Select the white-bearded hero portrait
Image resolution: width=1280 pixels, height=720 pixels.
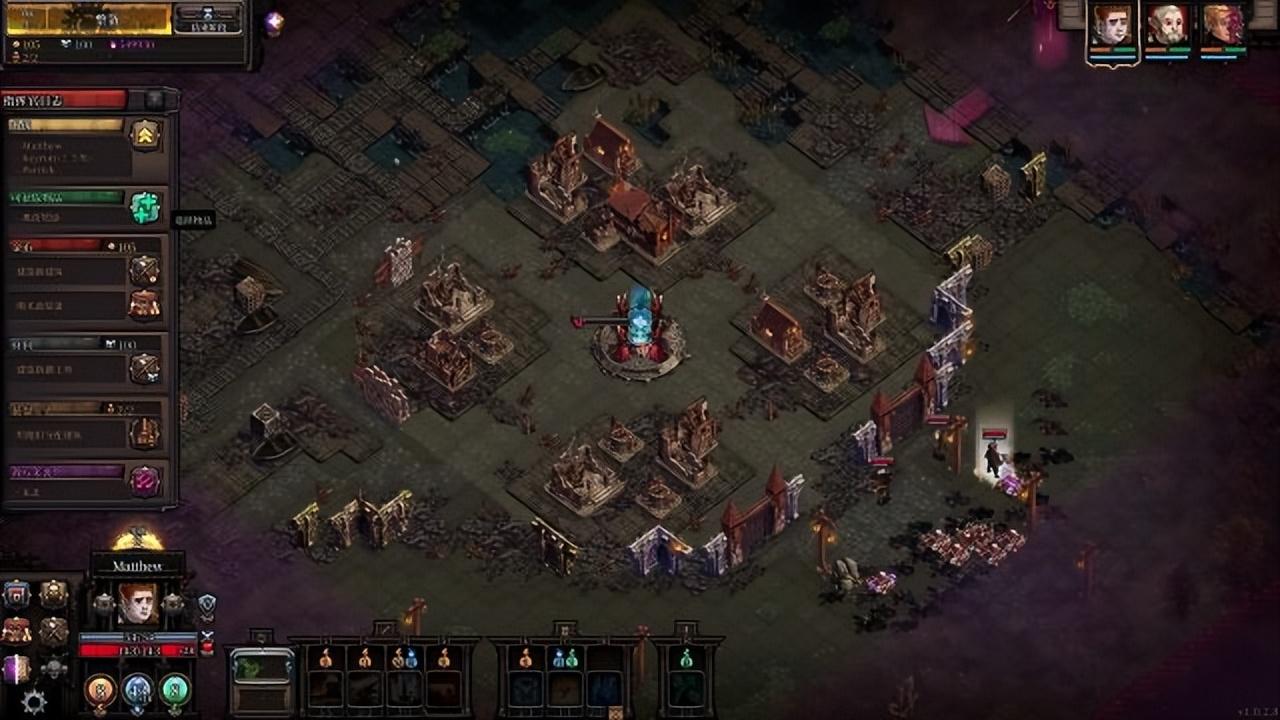(x=1167, y=26)
